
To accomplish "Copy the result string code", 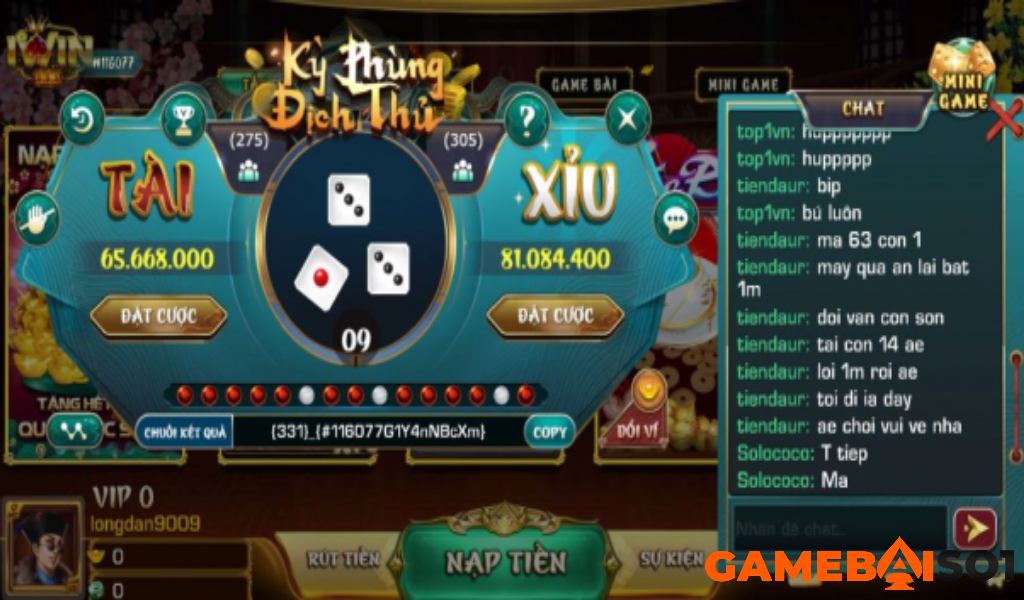I will pos(549,432).
